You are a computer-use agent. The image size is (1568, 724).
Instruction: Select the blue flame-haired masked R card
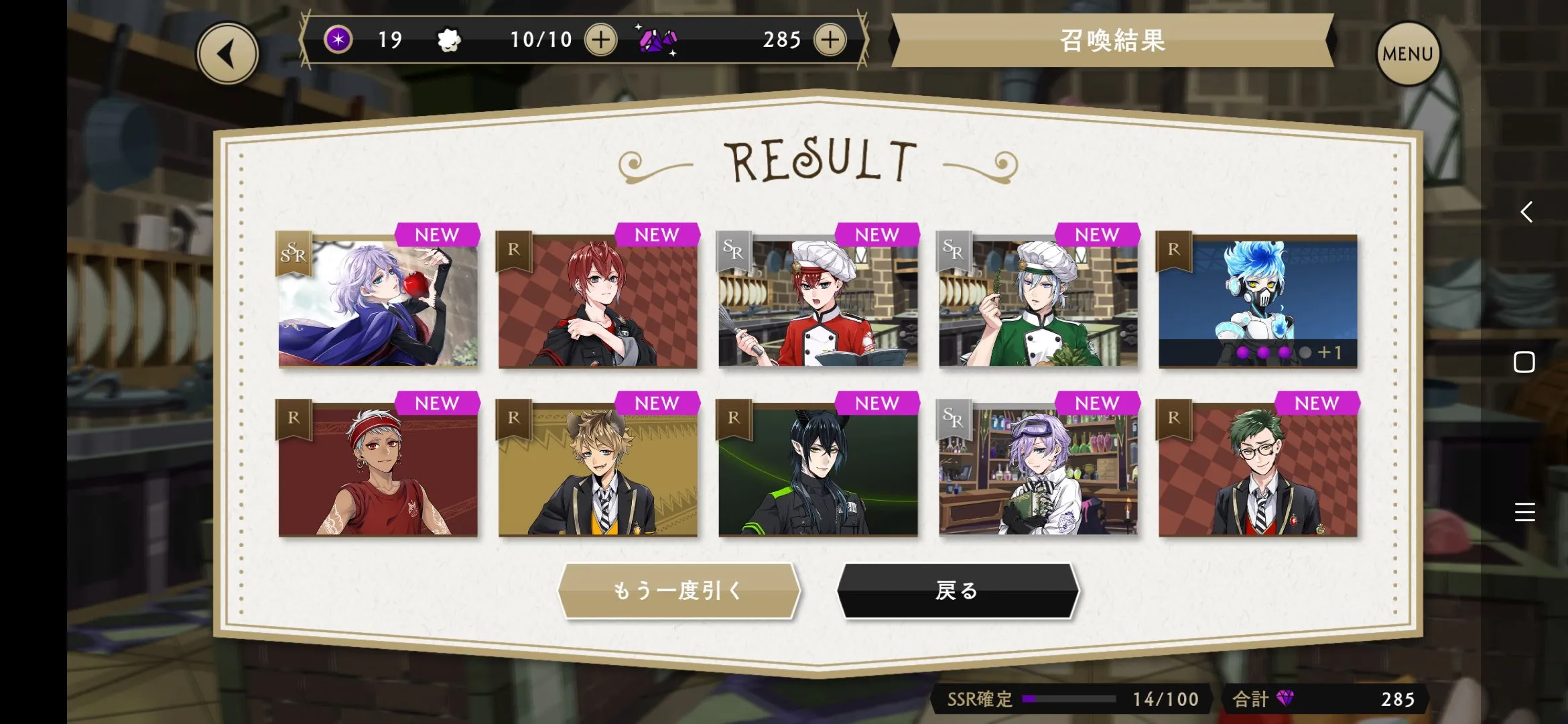pos(1258,301)
